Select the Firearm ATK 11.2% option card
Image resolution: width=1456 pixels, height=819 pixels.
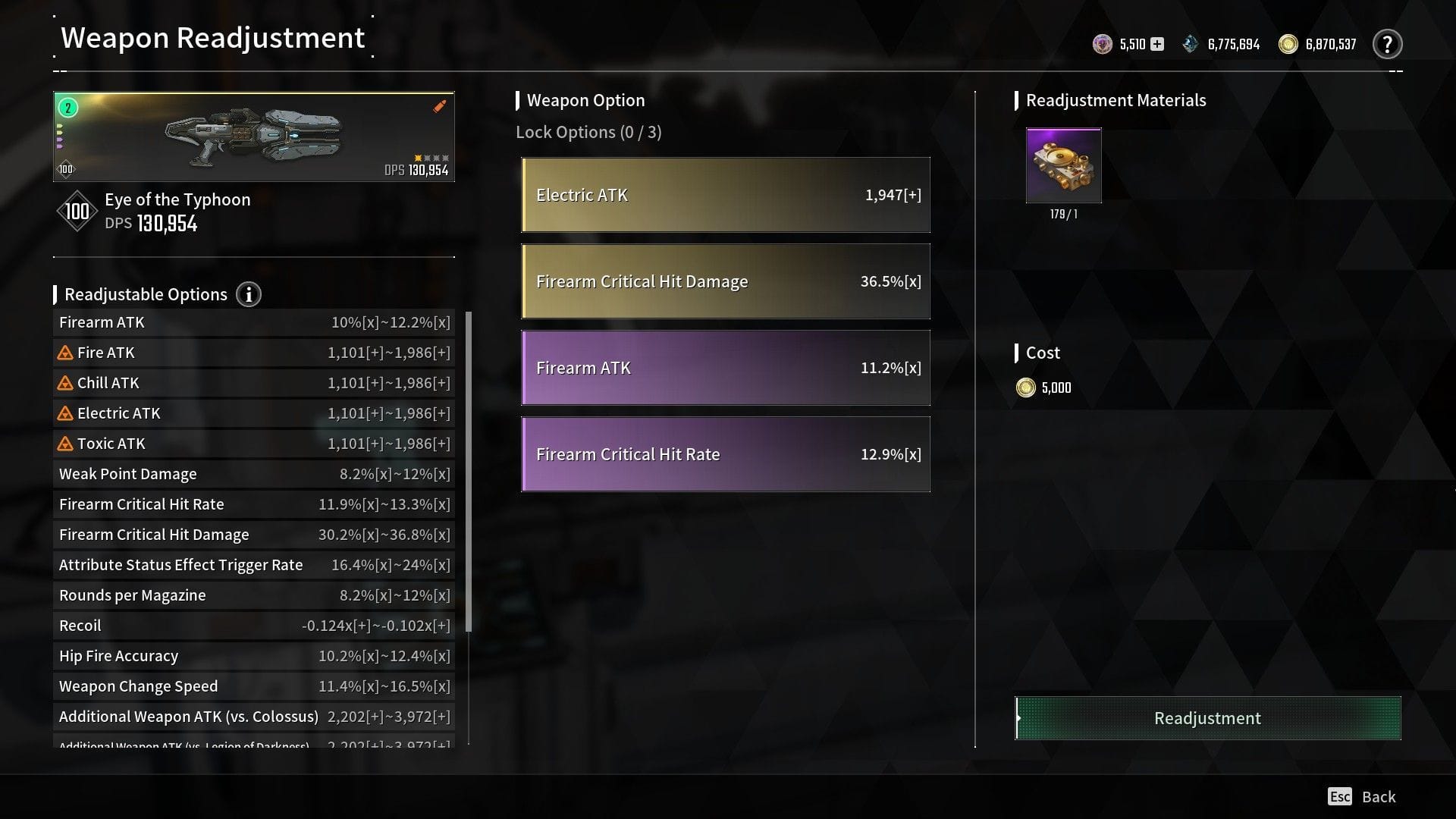724,367
